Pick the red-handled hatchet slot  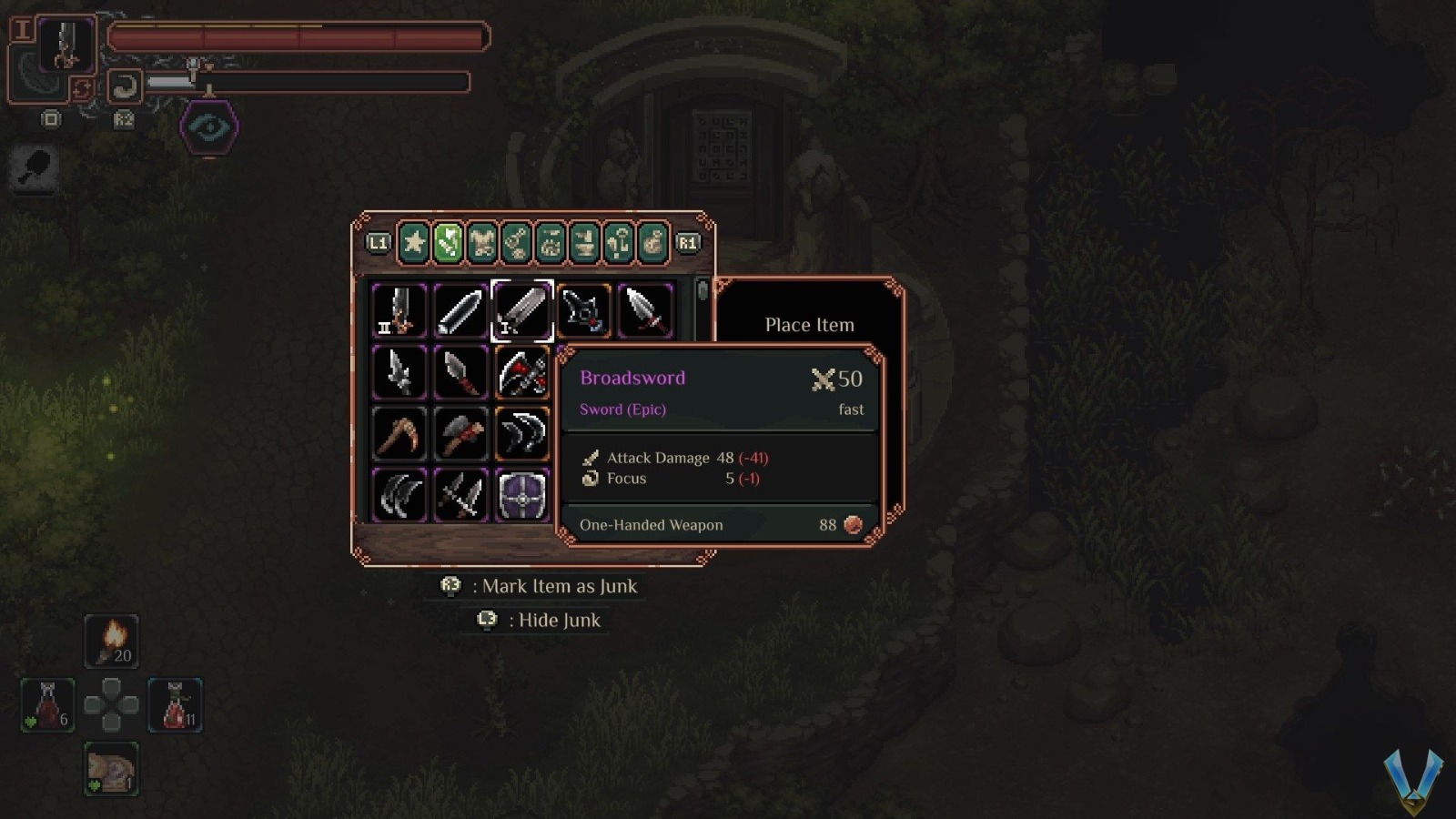pos(460,433)
